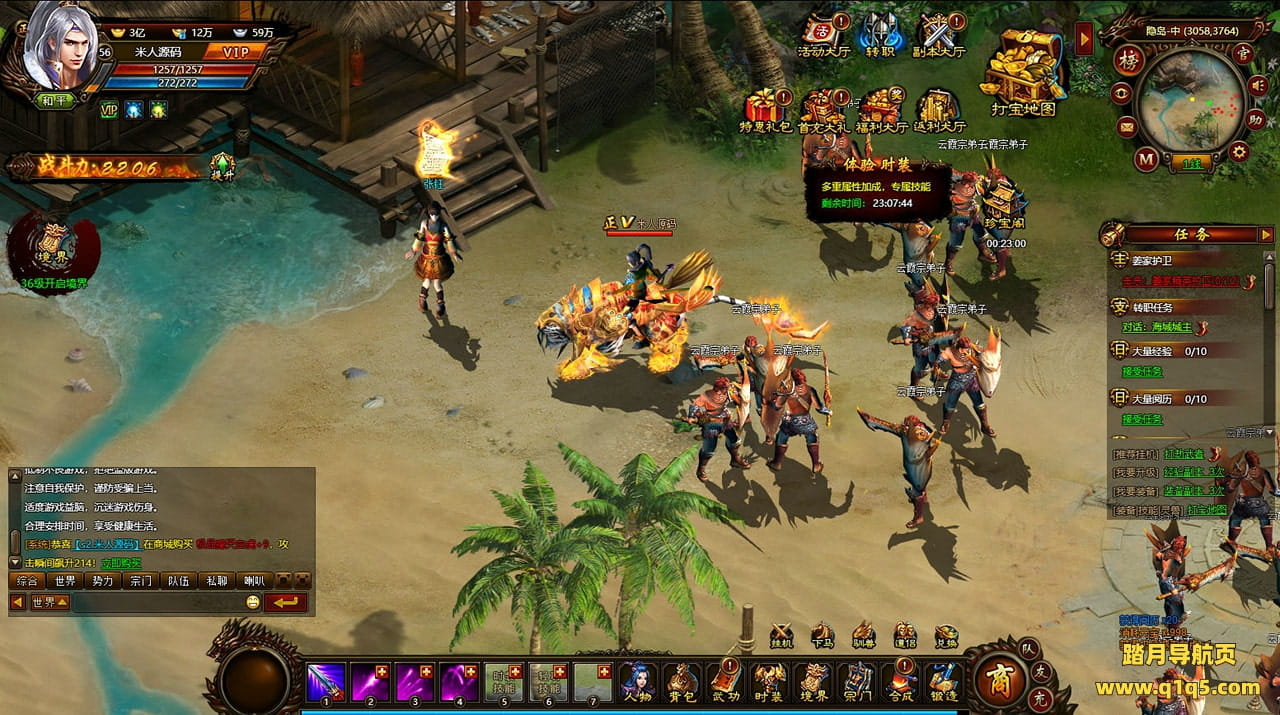Open the 背包 backpack from the bottom bar

point(683,682)
